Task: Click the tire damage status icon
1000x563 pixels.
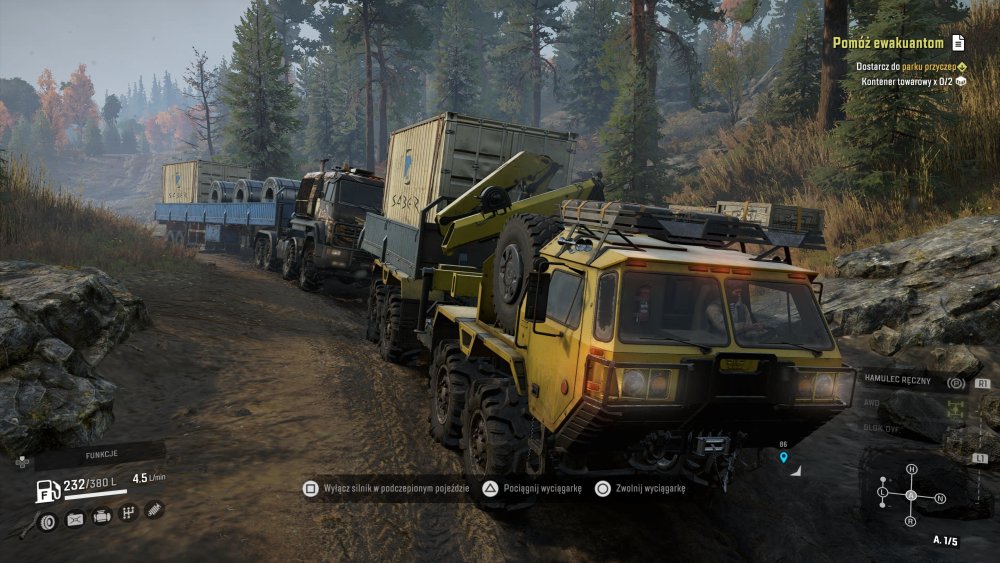Action: tap(47, 520)
